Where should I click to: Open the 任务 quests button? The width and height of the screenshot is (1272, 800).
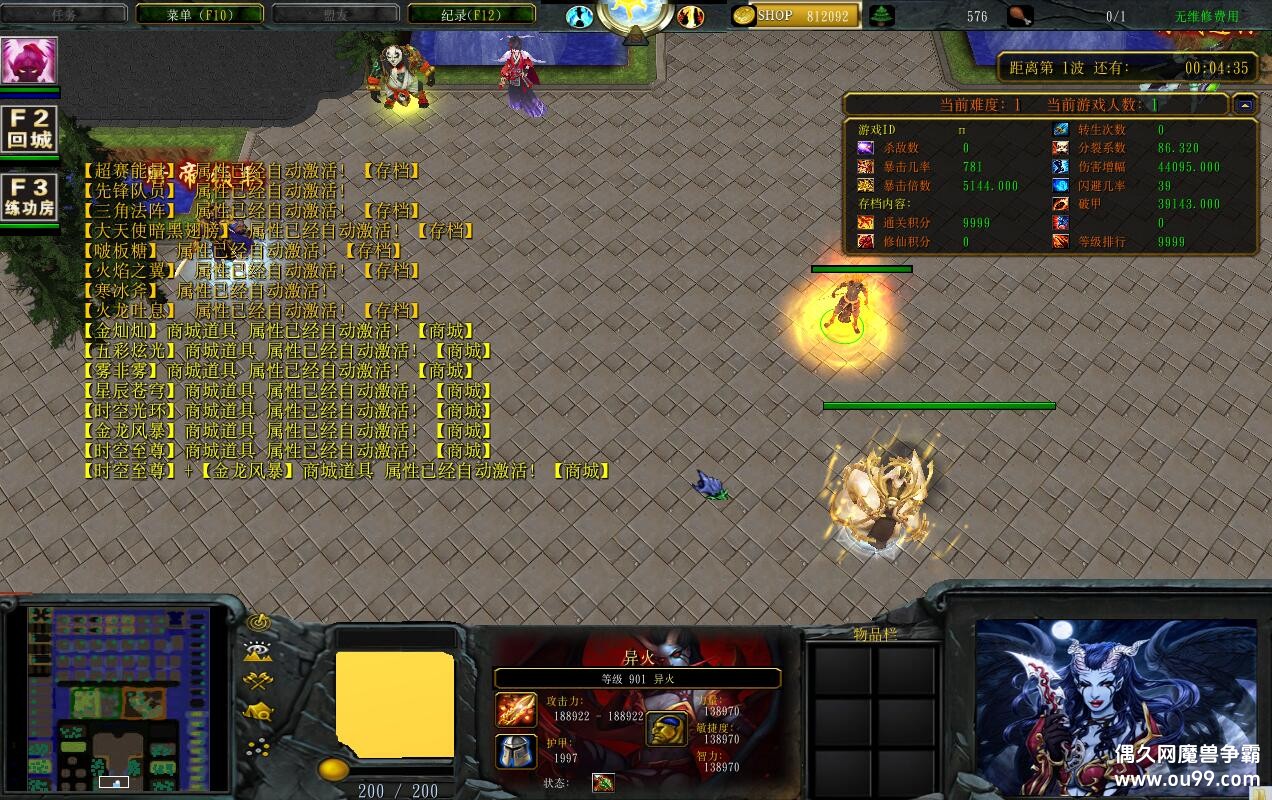coord(64,15)
